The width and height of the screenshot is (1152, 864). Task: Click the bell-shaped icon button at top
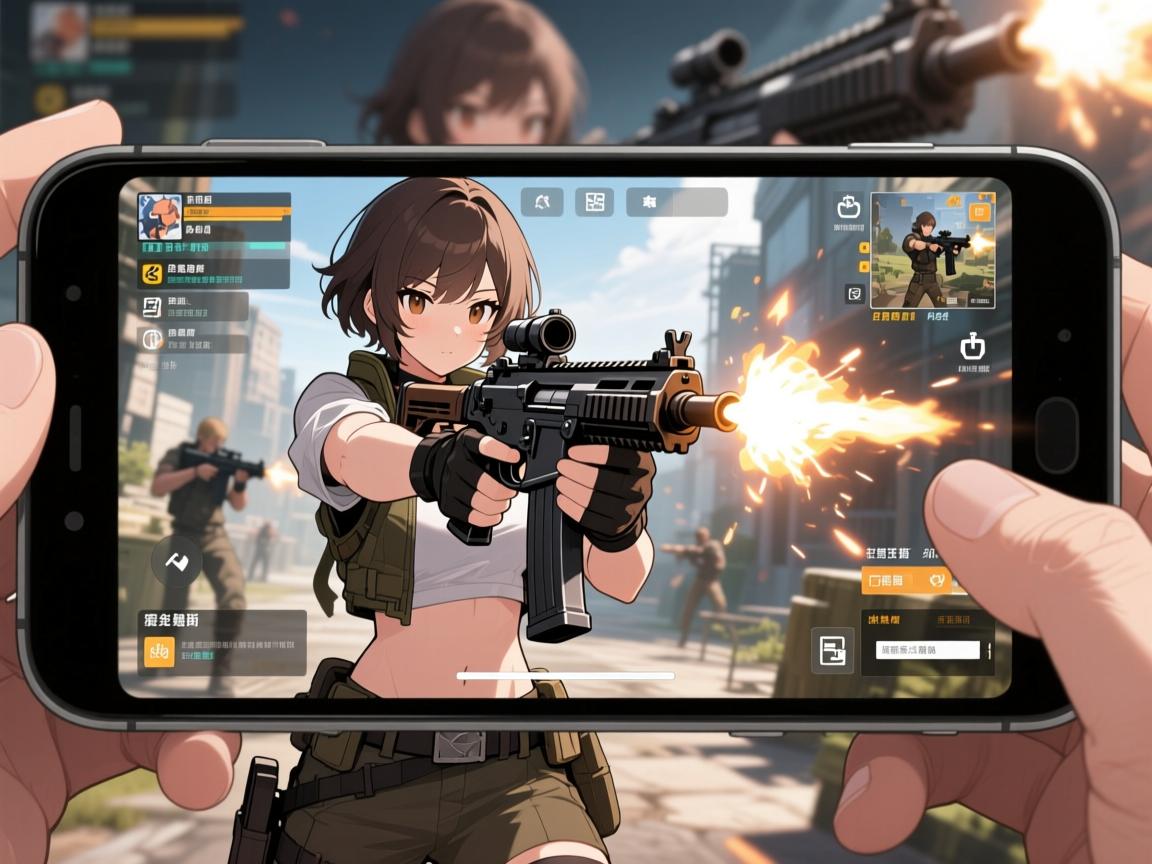click(542, 202)
